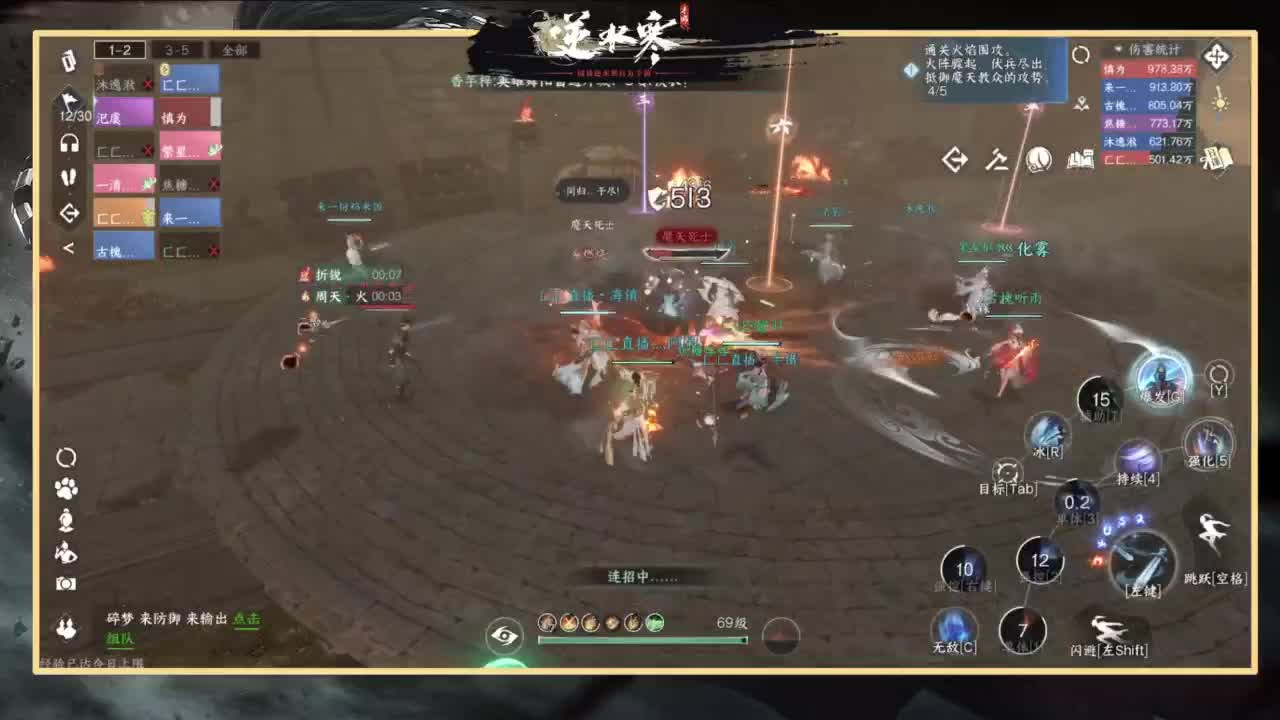Toggle the red X beside 沐逸湫 in team list

pos(148,84)
